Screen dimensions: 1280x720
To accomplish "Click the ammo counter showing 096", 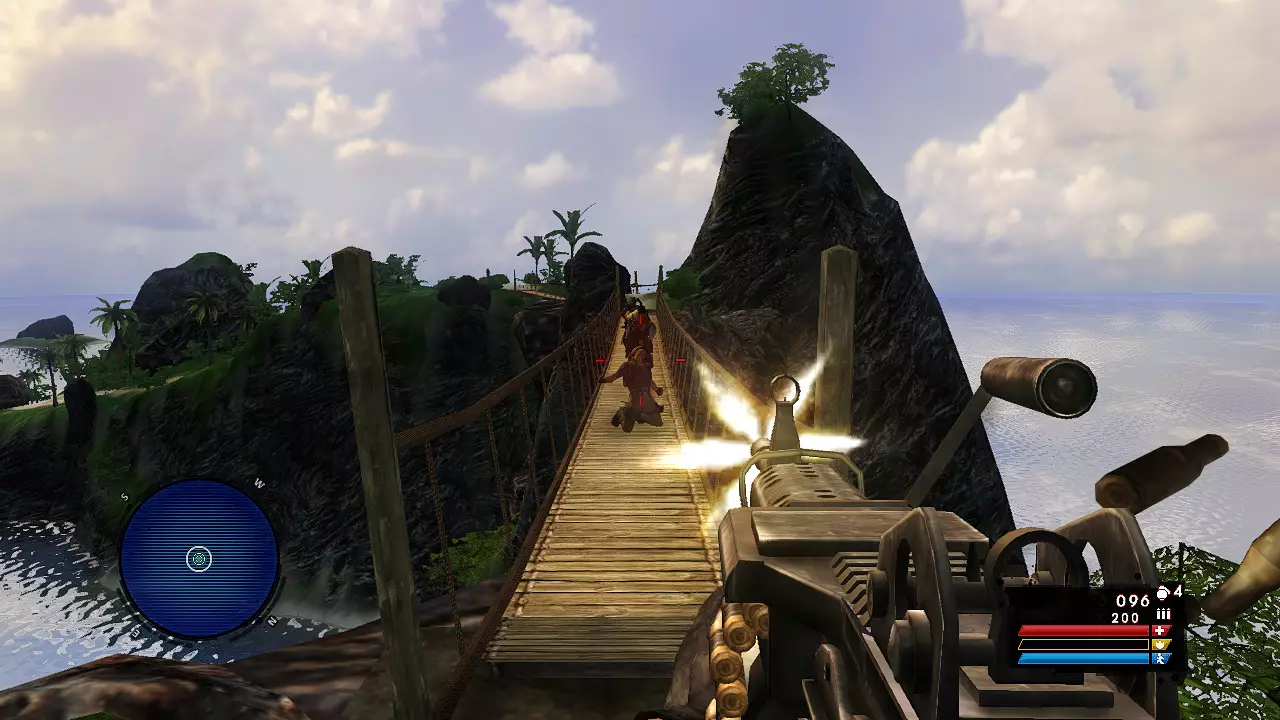I will 1132,599.
